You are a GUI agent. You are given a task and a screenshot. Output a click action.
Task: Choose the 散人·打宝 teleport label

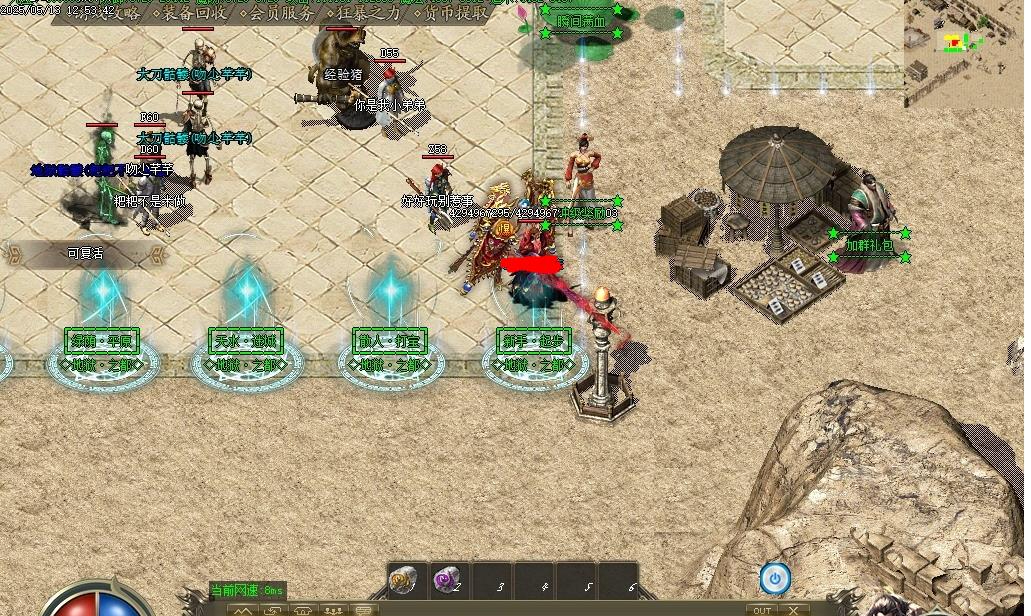(389, 341)
